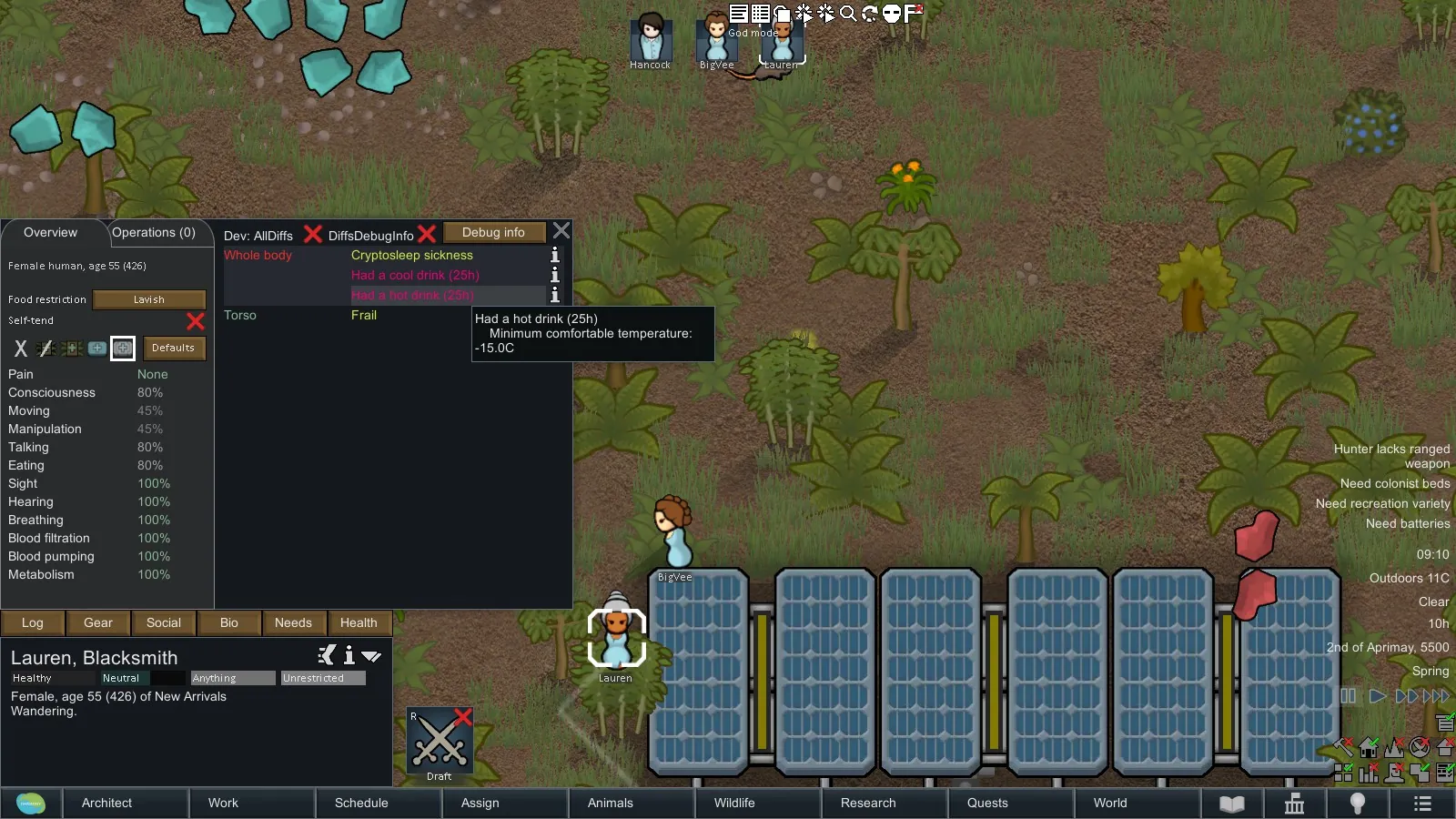Close the health panel window
The image size is (1456, 819).
(x=561, y=231)
